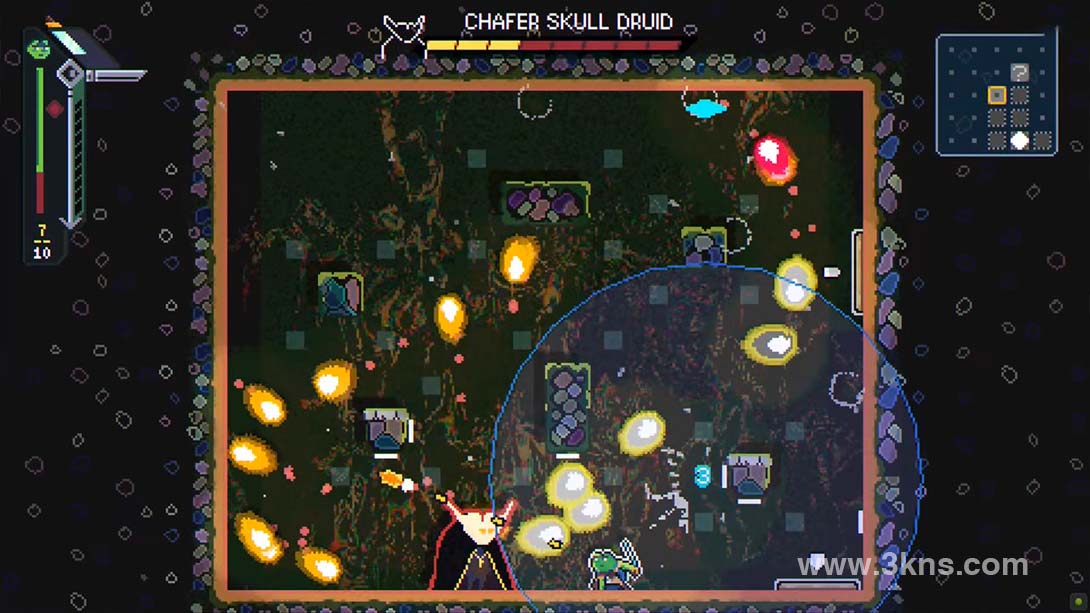Click the dungeon minimap panel
This screenshot has width=1090, height=613.
995,94
